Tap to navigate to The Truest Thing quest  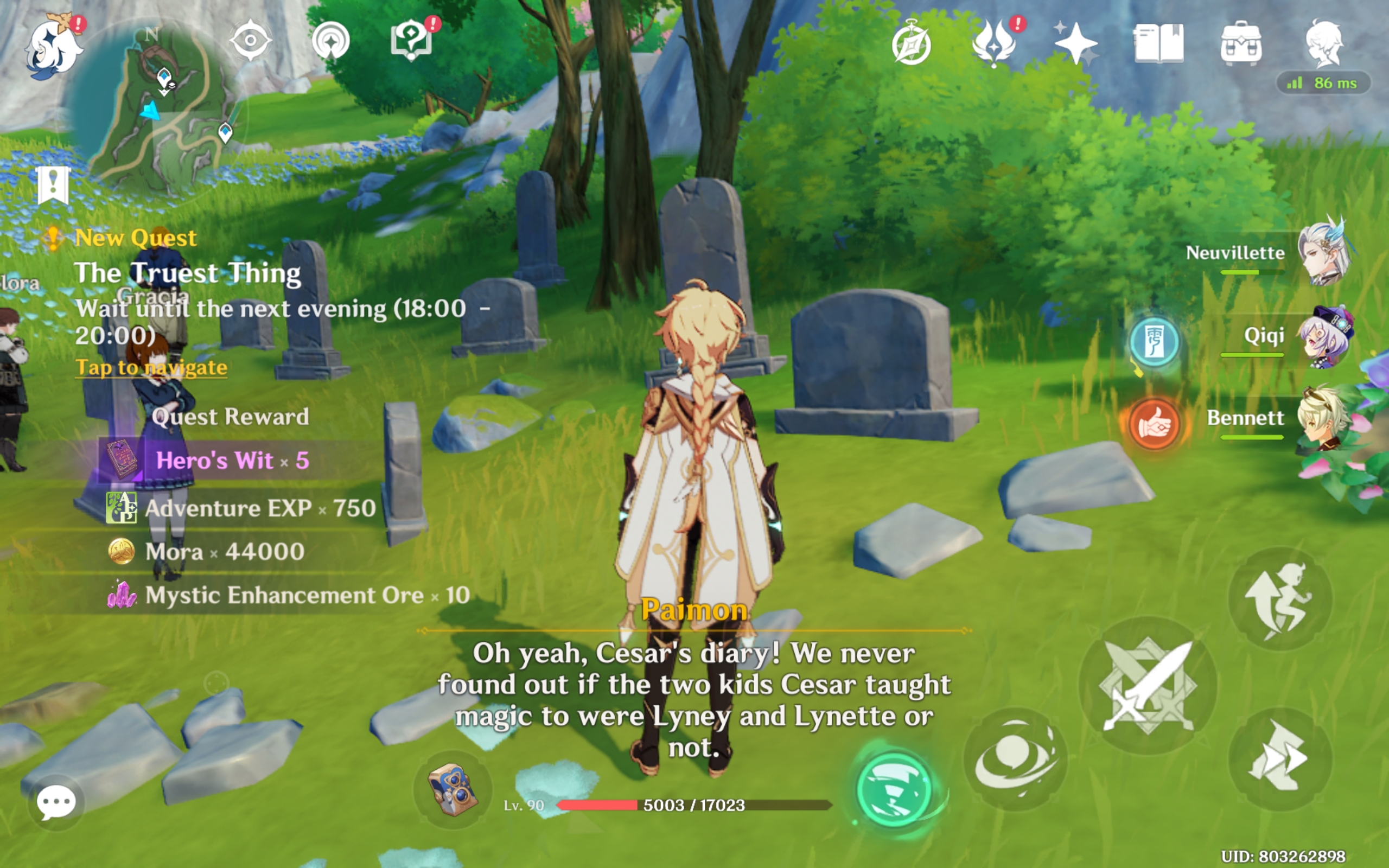click(x=150, y=367)
